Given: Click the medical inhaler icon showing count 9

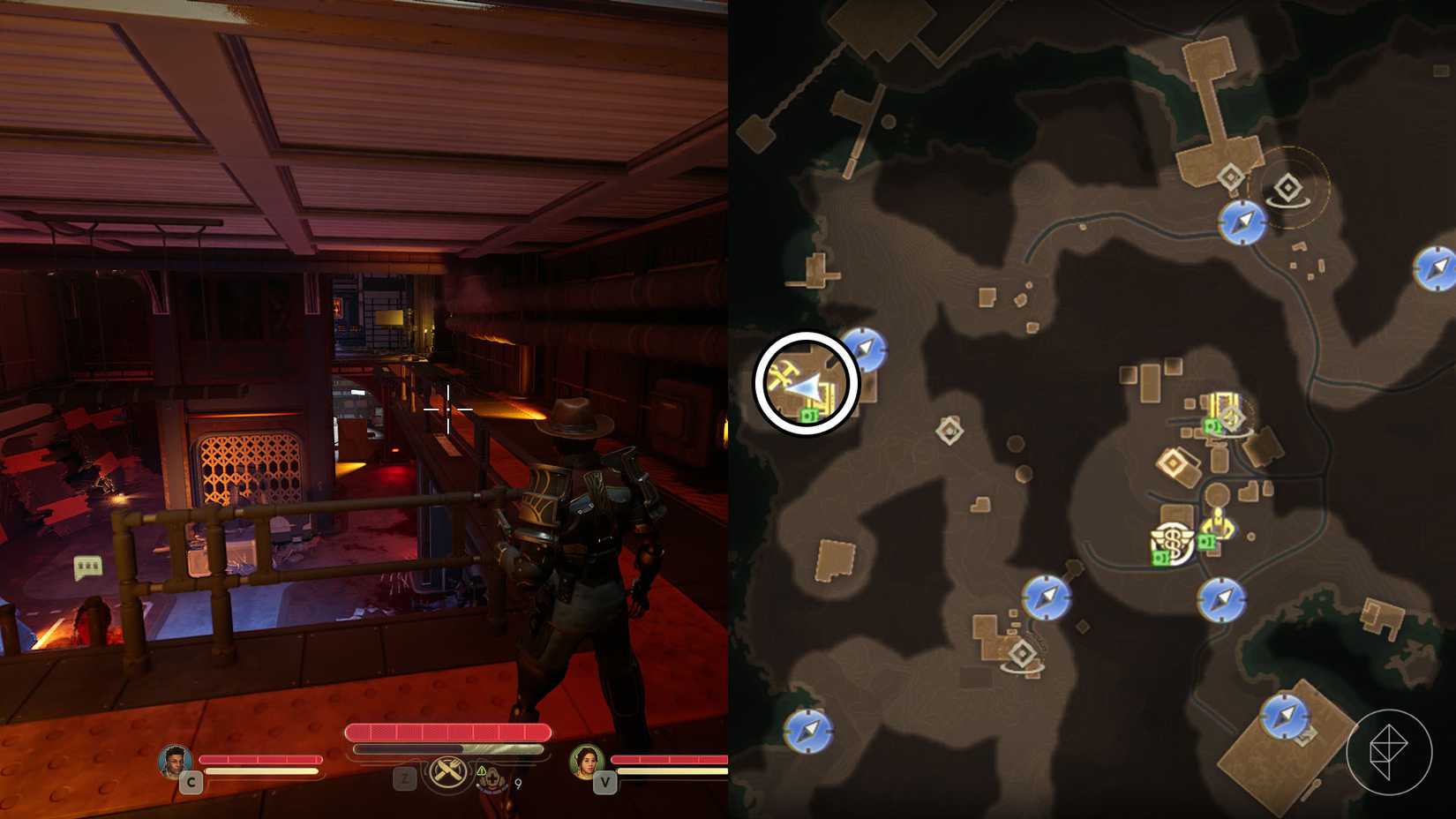Looking at the screenshot, I should (492, 780).
